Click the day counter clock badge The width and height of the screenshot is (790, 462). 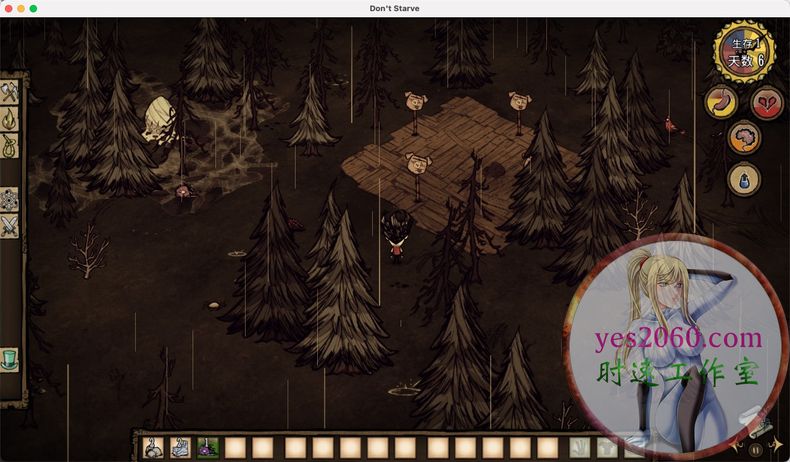pos(744,52)
